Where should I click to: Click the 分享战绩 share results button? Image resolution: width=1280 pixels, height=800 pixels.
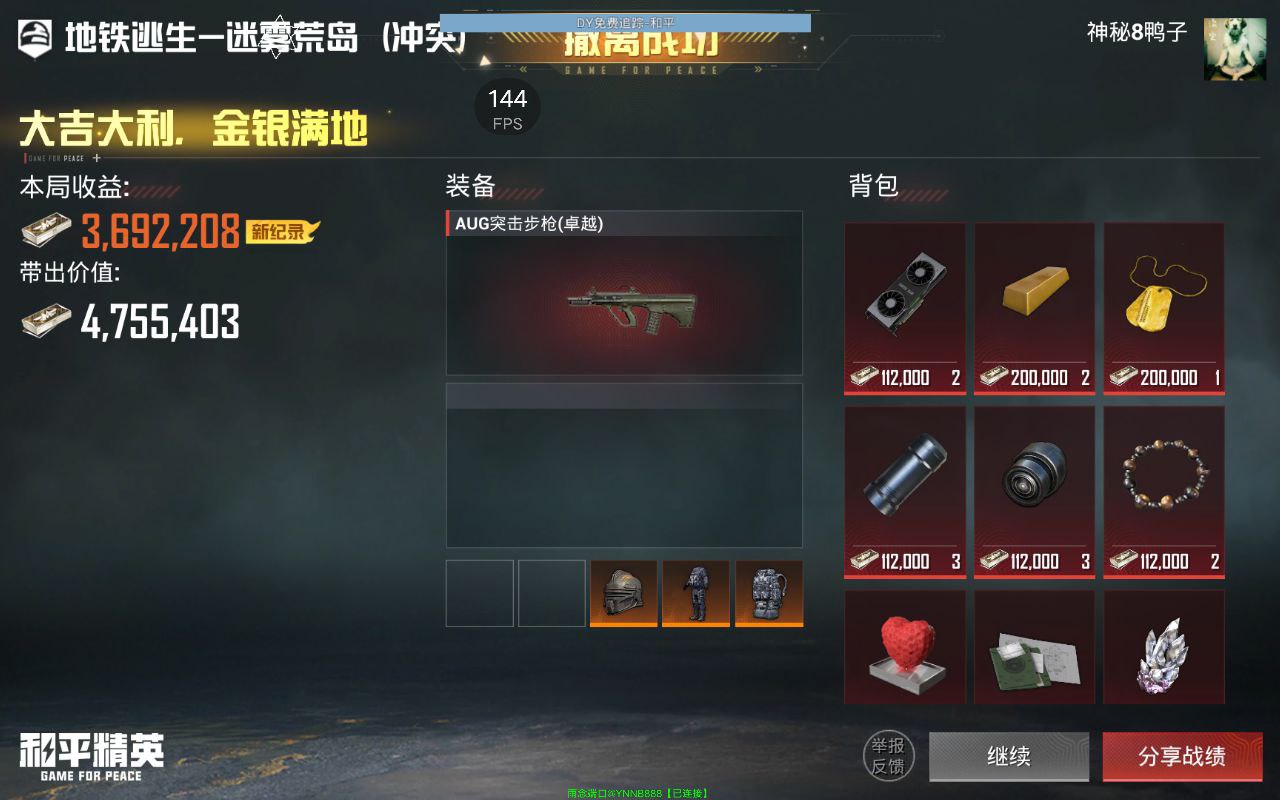1183,757
